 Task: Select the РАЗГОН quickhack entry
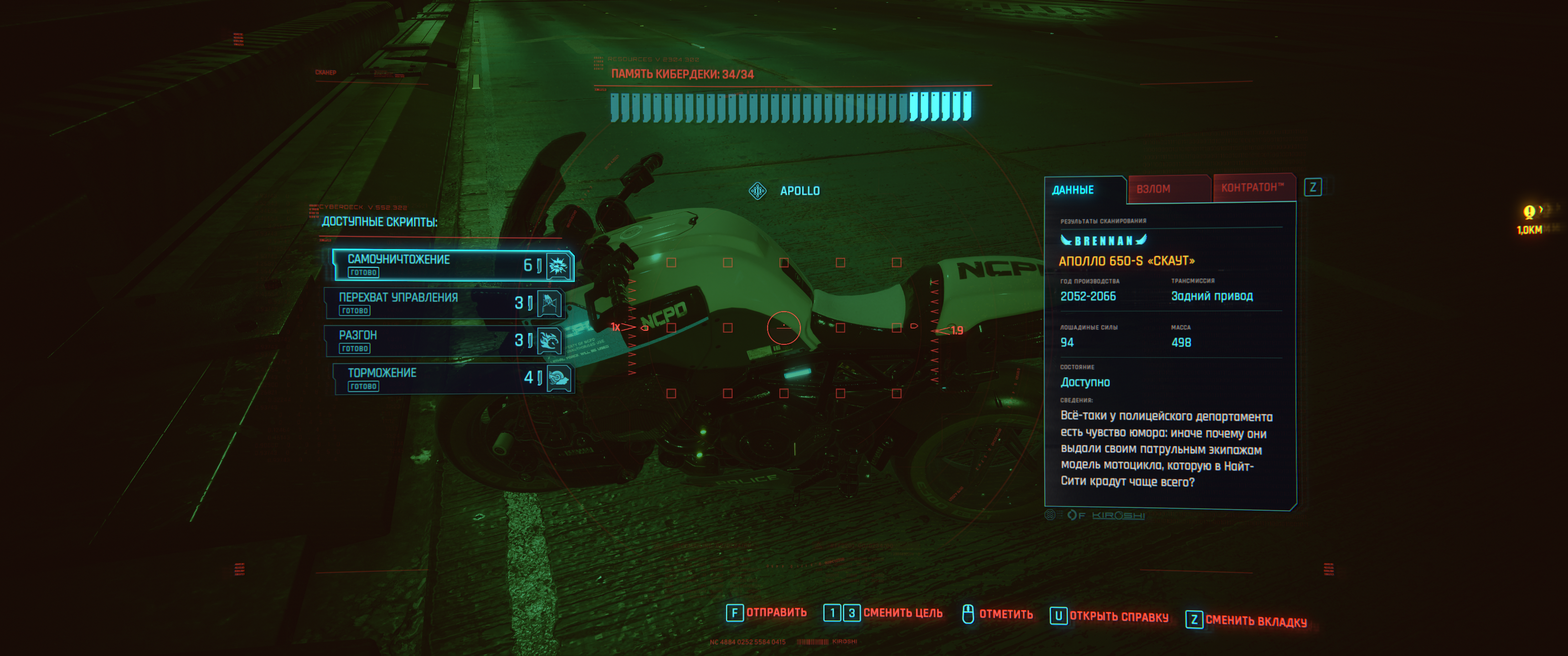(444, 341)
